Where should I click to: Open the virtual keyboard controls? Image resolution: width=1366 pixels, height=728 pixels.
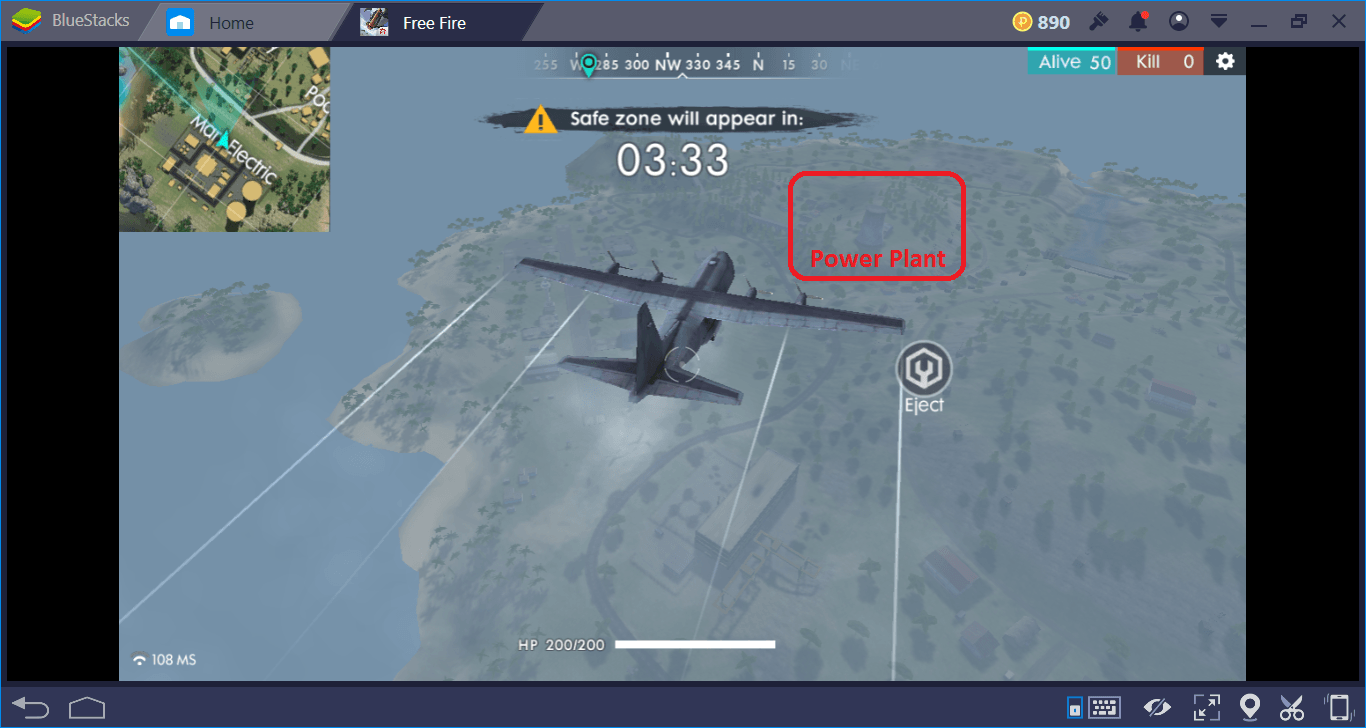coord(1104,707)
